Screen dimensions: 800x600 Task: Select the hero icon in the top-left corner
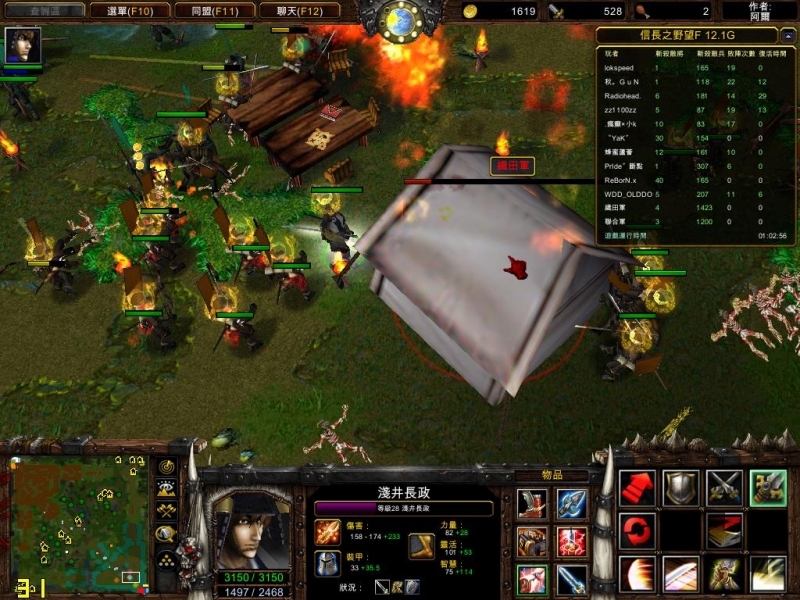coord(20,45)
